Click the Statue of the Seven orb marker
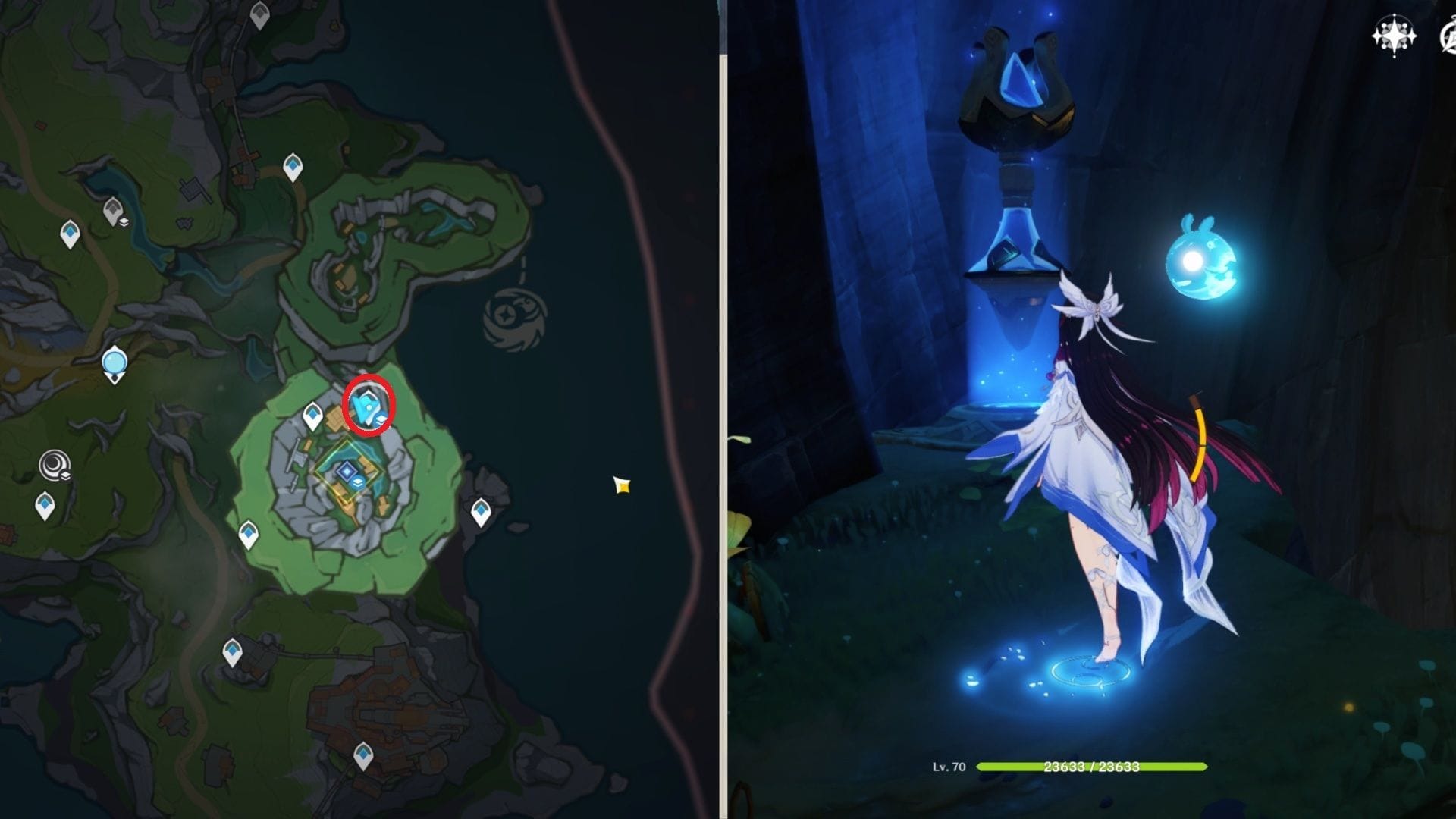The width and height of the screenshot is (1456, 819). pos(115,364)
